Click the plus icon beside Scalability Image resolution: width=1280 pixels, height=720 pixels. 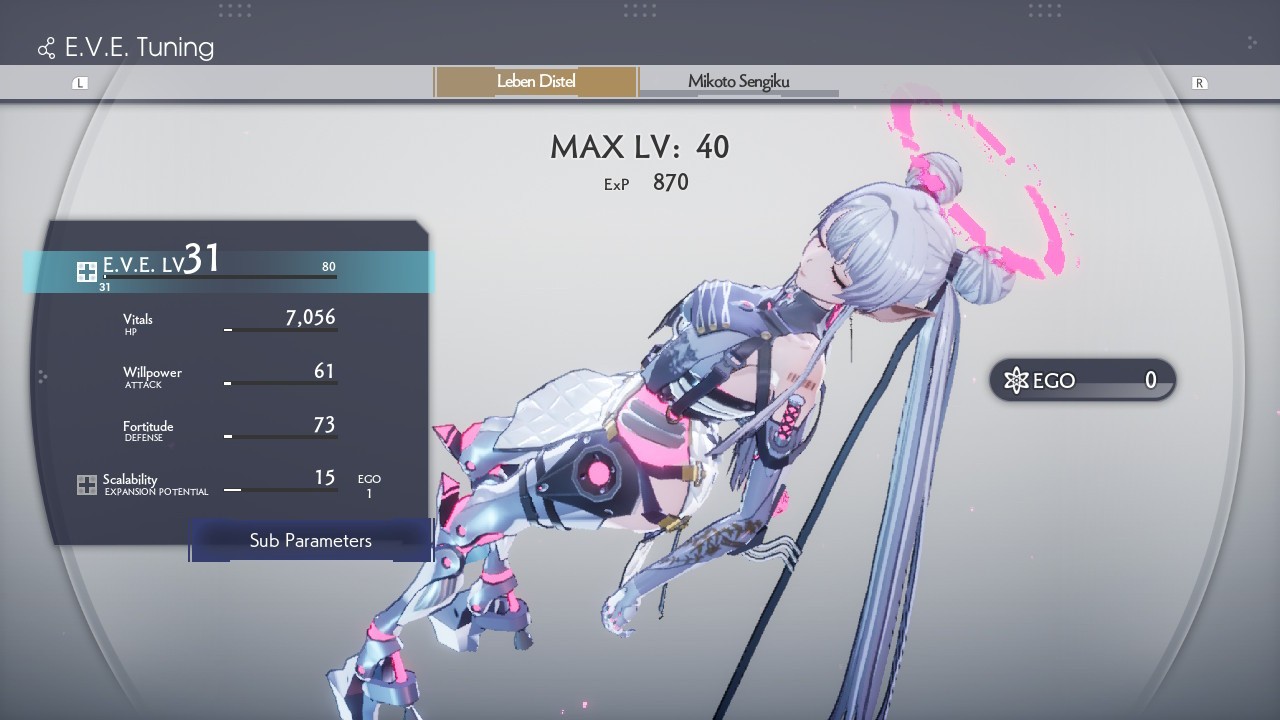(x=87, y=485)
